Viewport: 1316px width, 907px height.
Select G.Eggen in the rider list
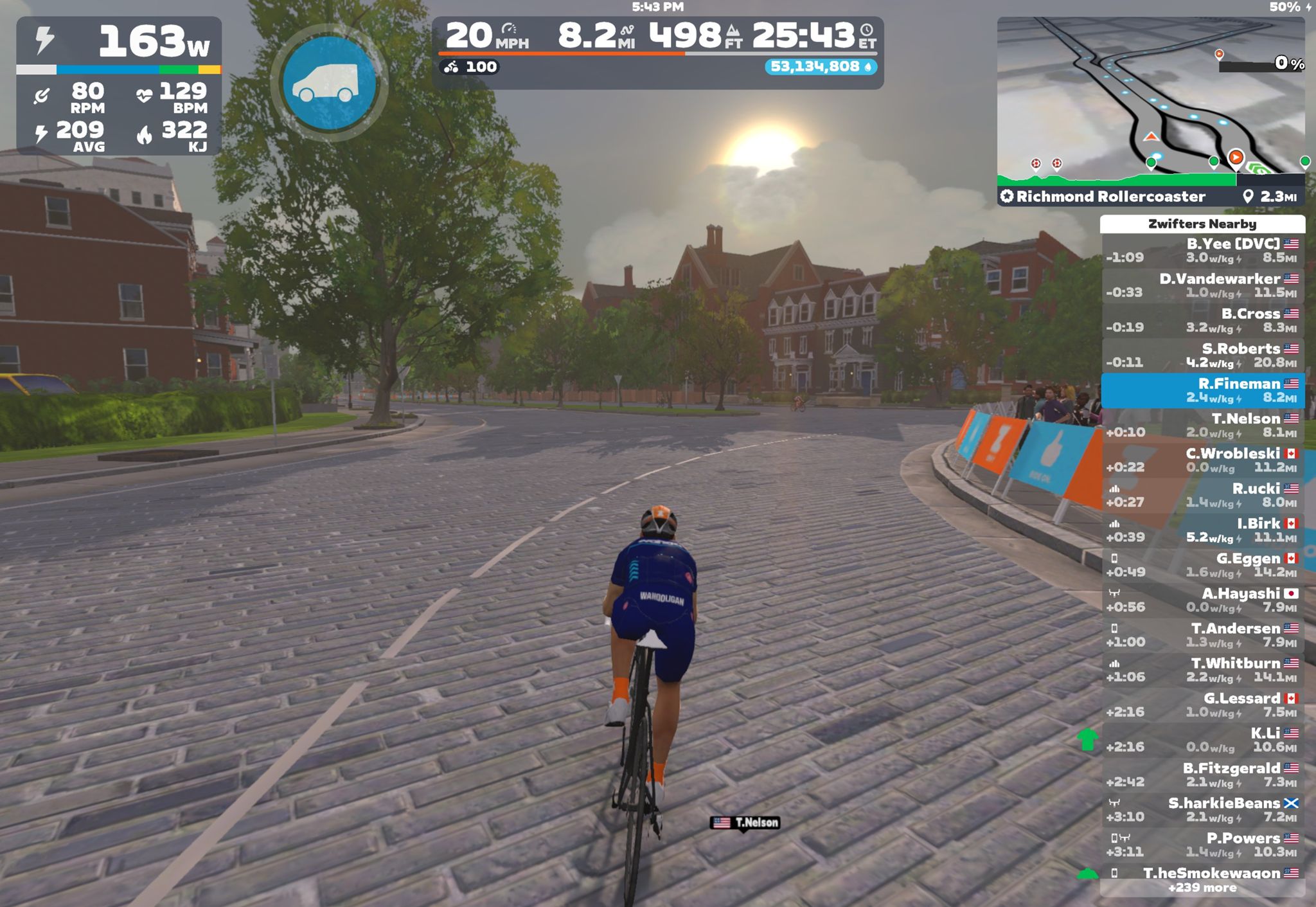pos(1203,565)
